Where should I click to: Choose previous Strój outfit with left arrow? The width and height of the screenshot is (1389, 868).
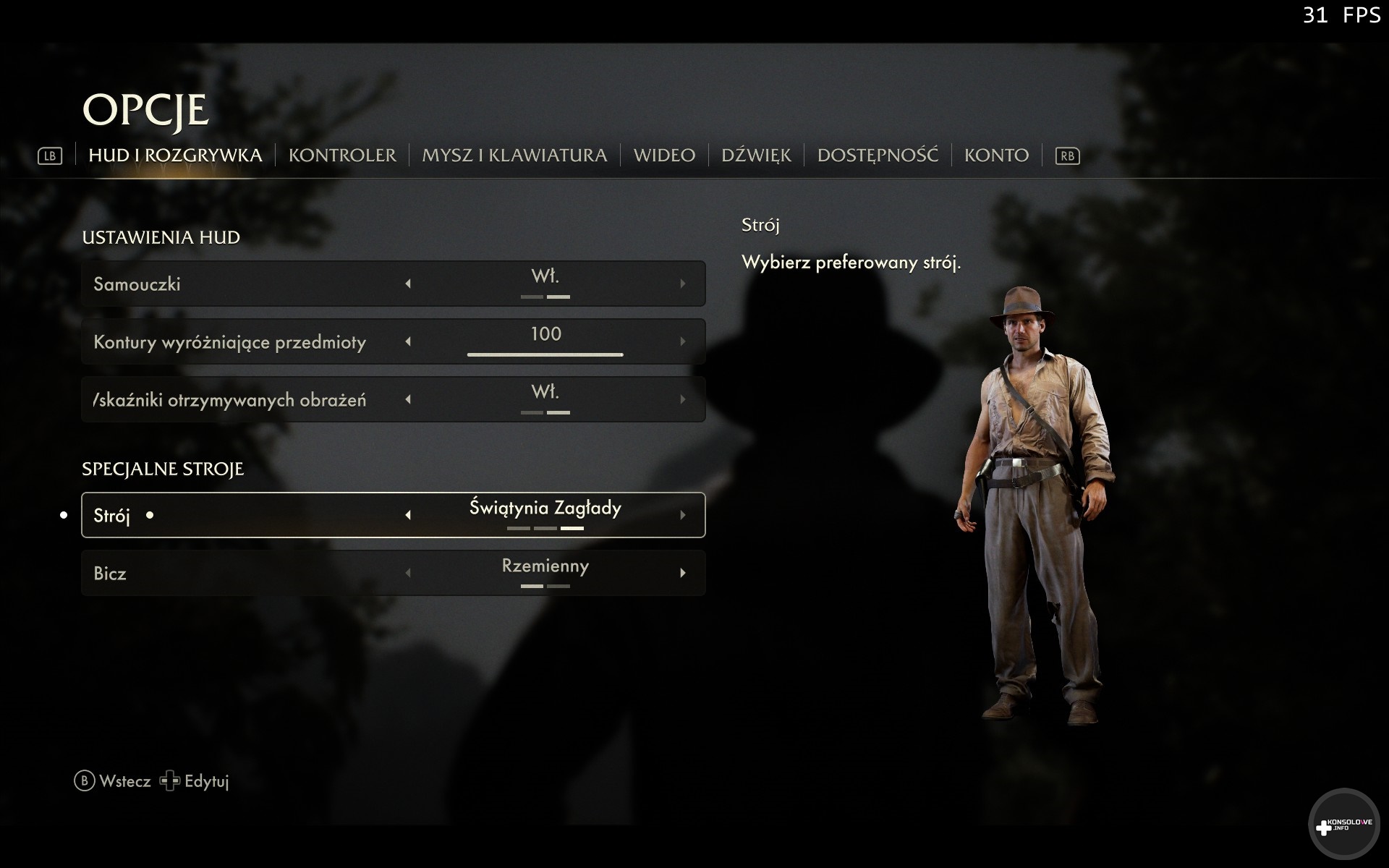click(x=408, y=515)
